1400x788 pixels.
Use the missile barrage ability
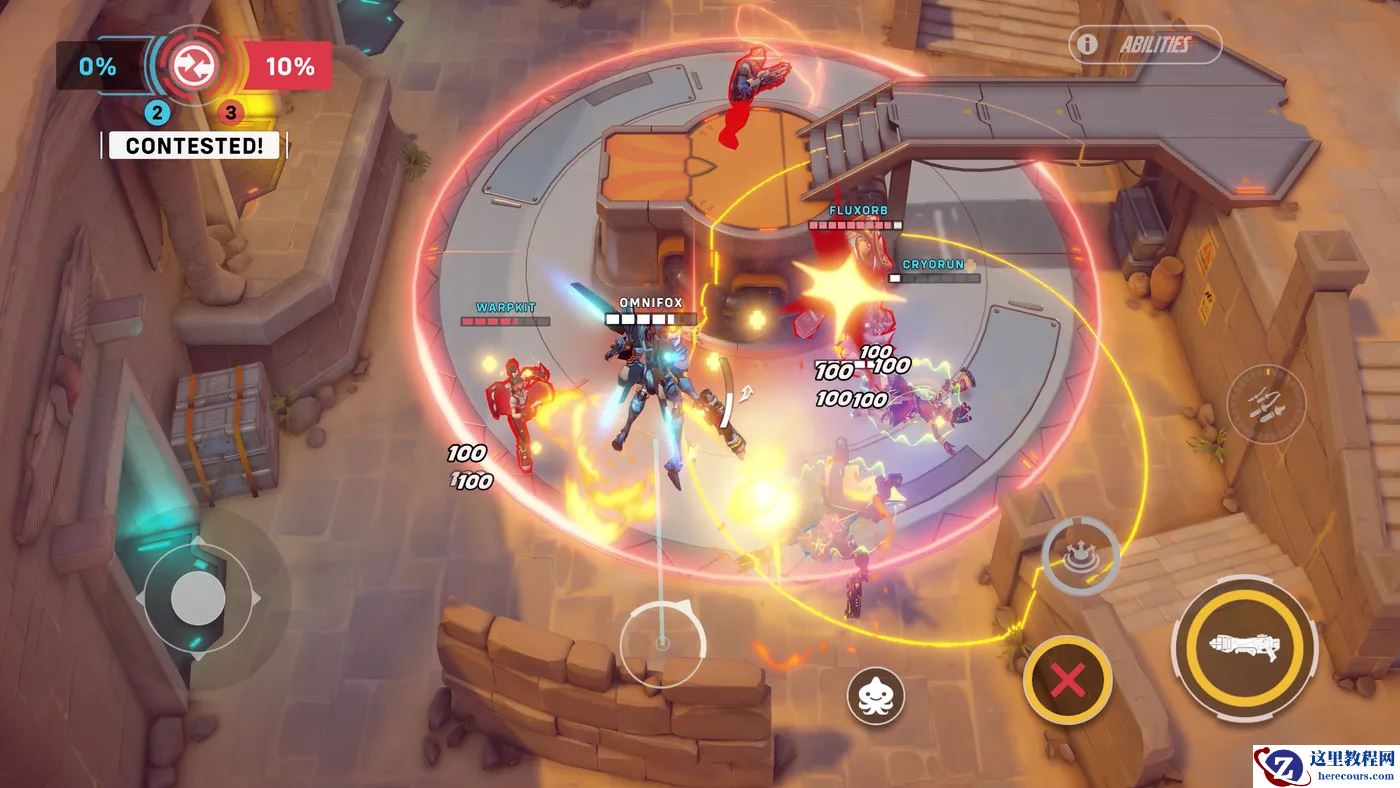click(x=1266, y=404)
